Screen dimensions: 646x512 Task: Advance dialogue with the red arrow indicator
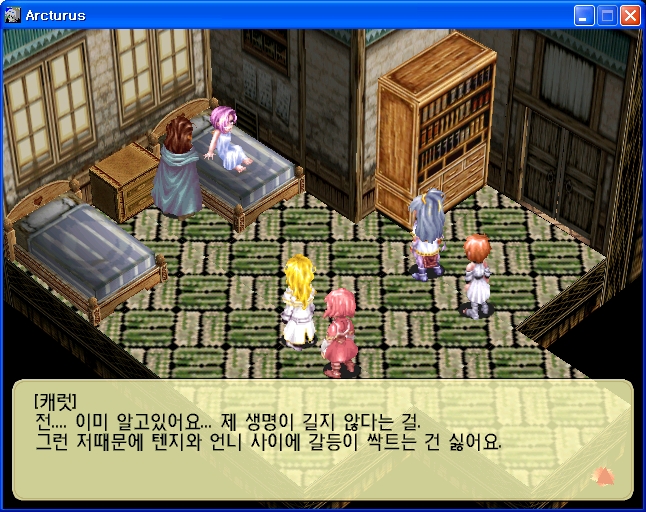pos(603,476)
